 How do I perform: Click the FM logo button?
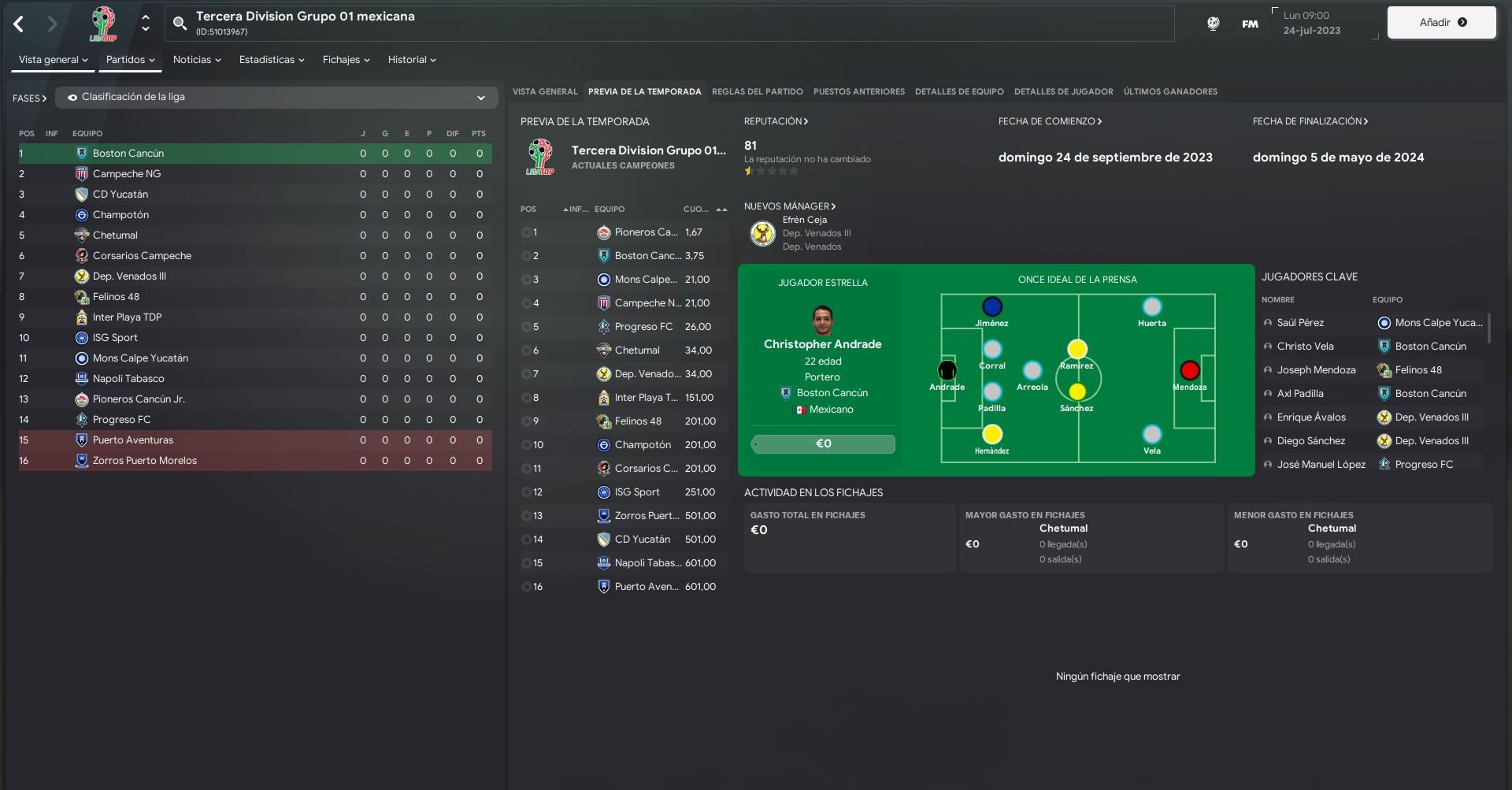click(x=1250, y=24)
